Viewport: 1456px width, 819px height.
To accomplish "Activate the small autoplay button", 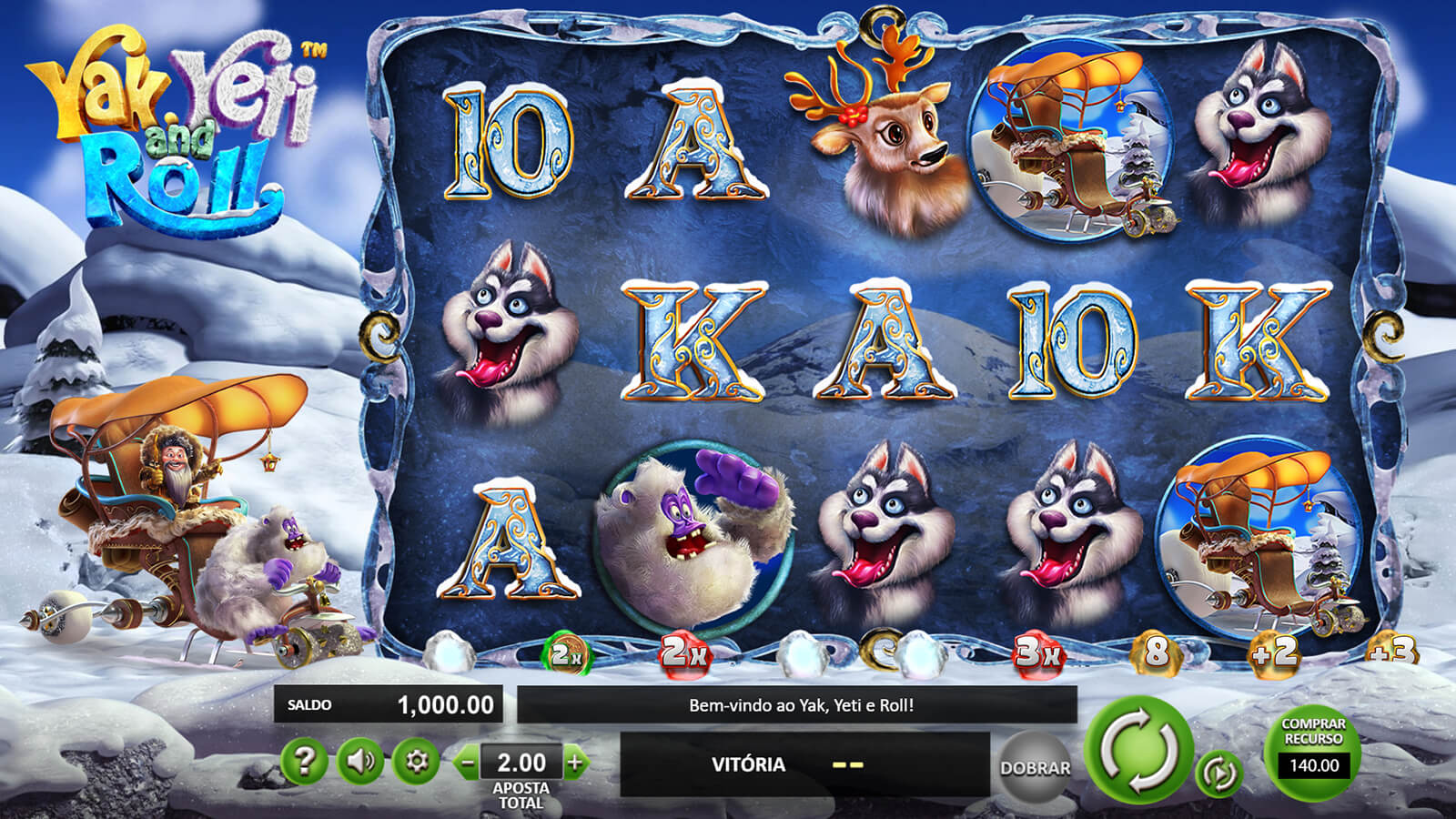I will (1218, 773).
